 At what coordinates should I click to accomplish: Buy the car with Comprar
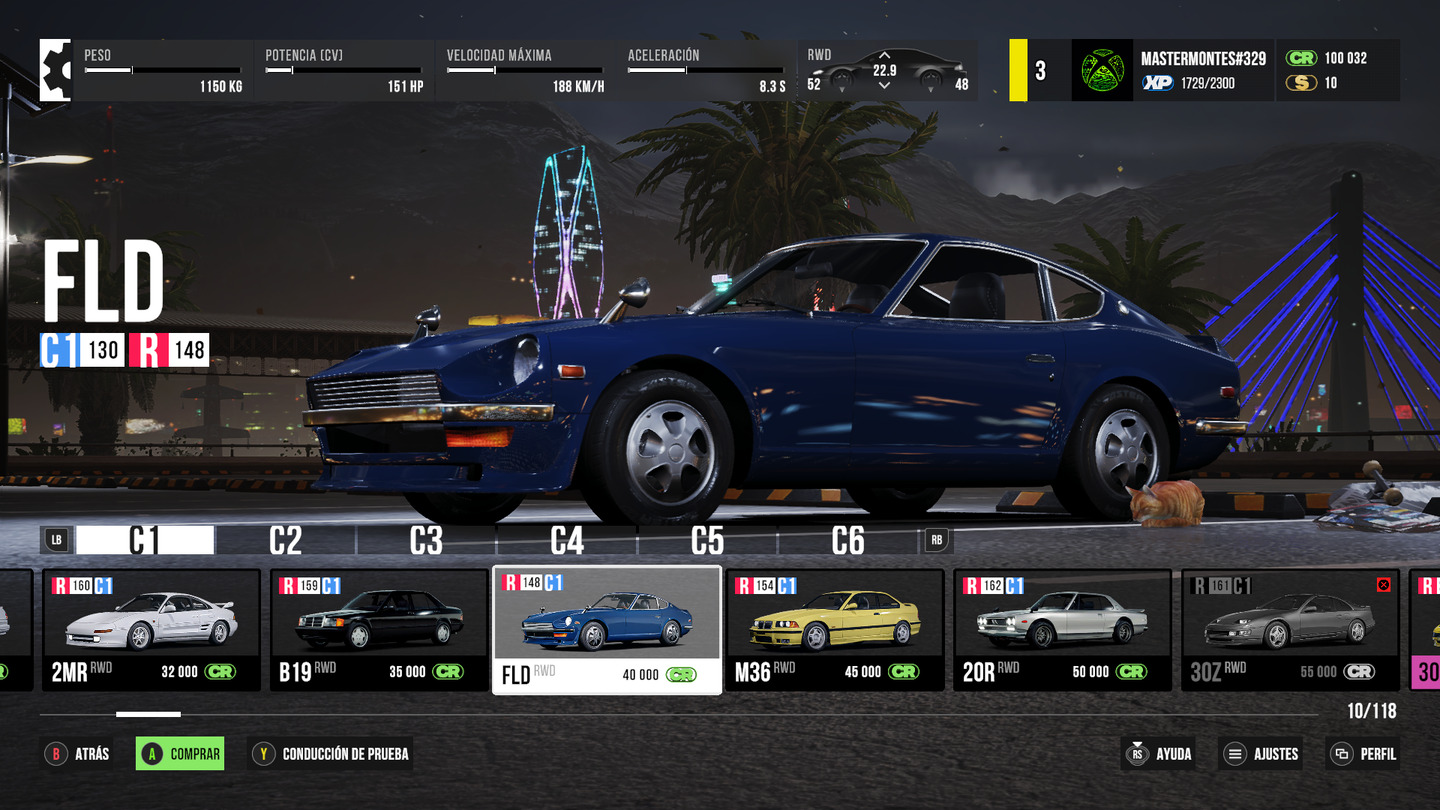[180, 754]
